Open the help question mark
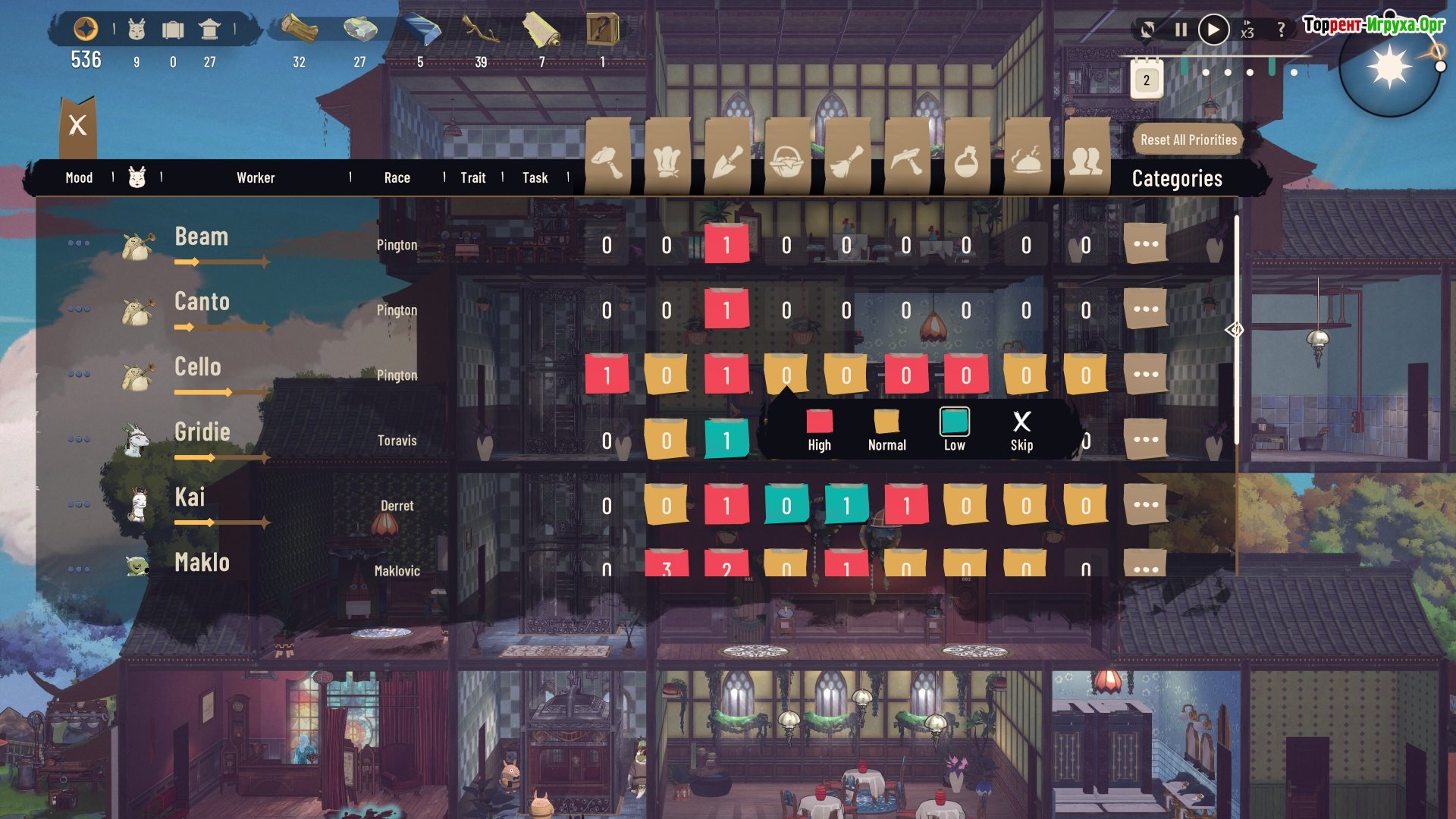The width and height of the screenshot is (1456, 819). [1282, 30]
